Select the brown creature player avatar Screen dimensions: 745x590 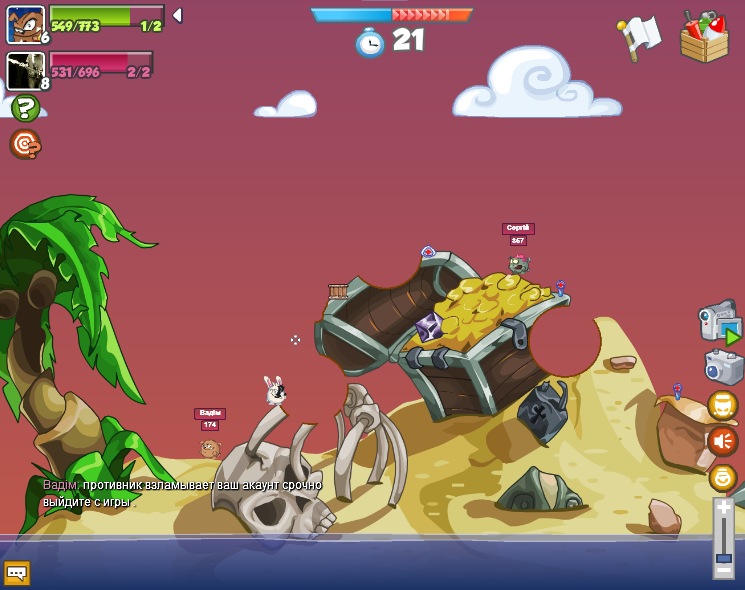pos(25,24)
